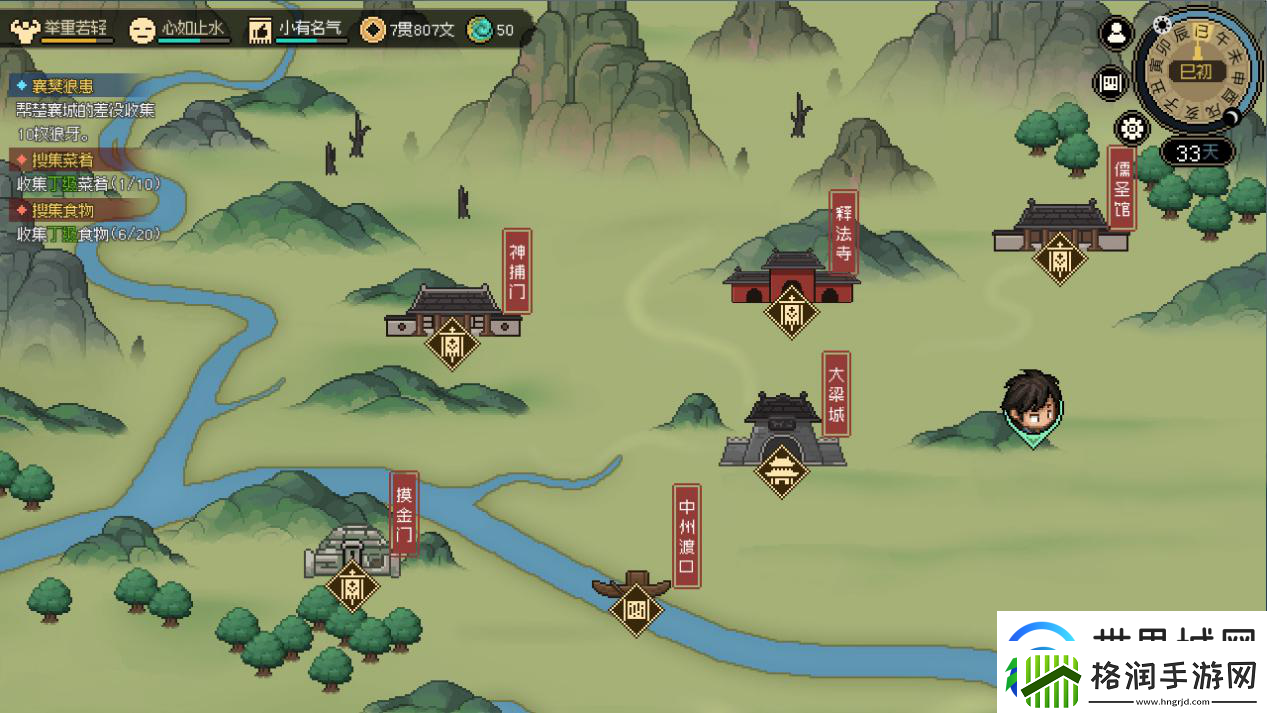1267x713 pixels.
Task: Open the map scroll icon below the profile
Action: (x=1109, y=83)
